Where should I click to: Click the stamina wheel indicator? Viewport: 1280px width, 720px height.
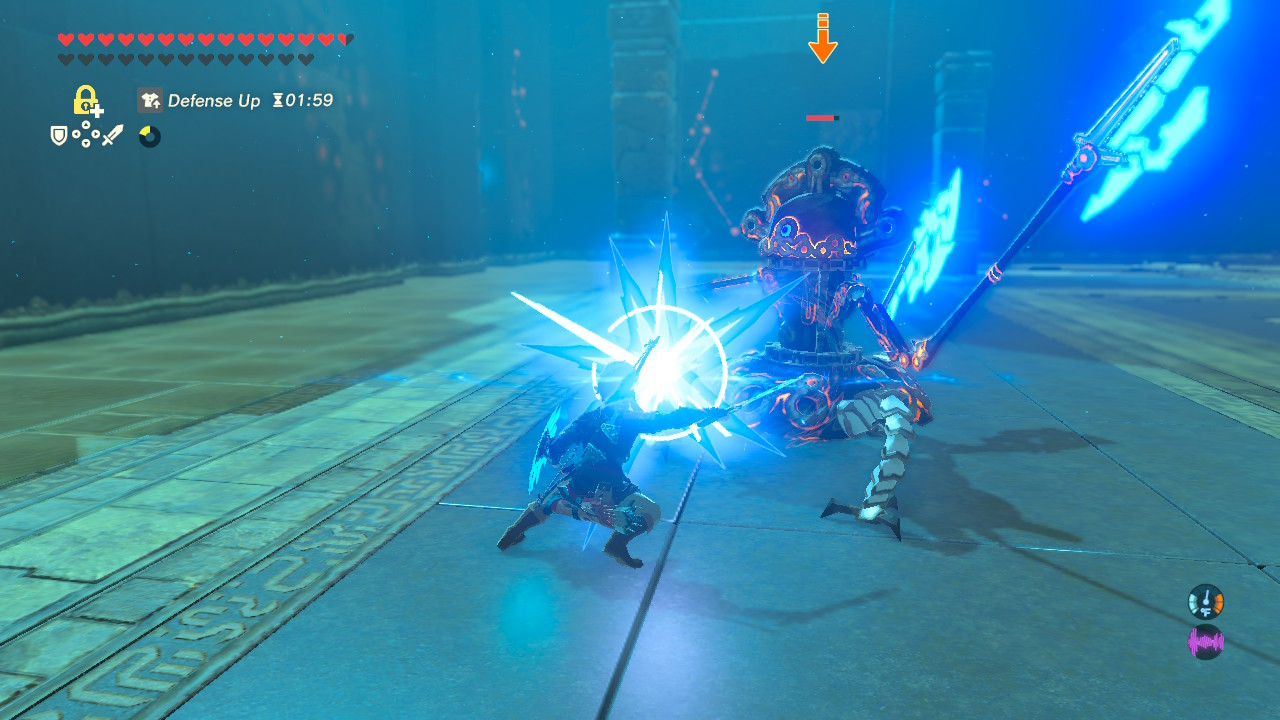(x=148, y=137)
